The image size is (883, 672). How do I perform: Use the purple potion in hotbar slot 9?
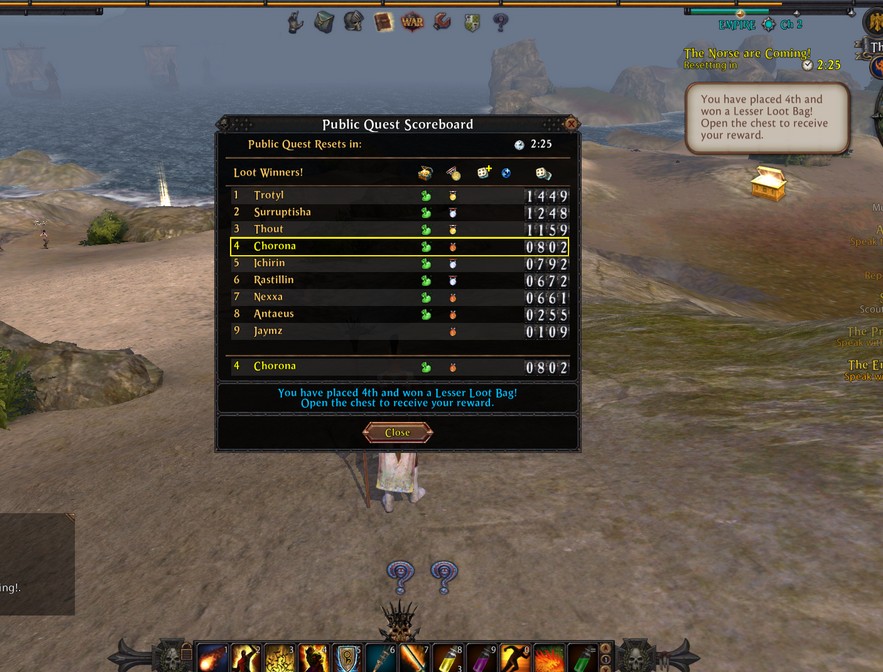481,657
